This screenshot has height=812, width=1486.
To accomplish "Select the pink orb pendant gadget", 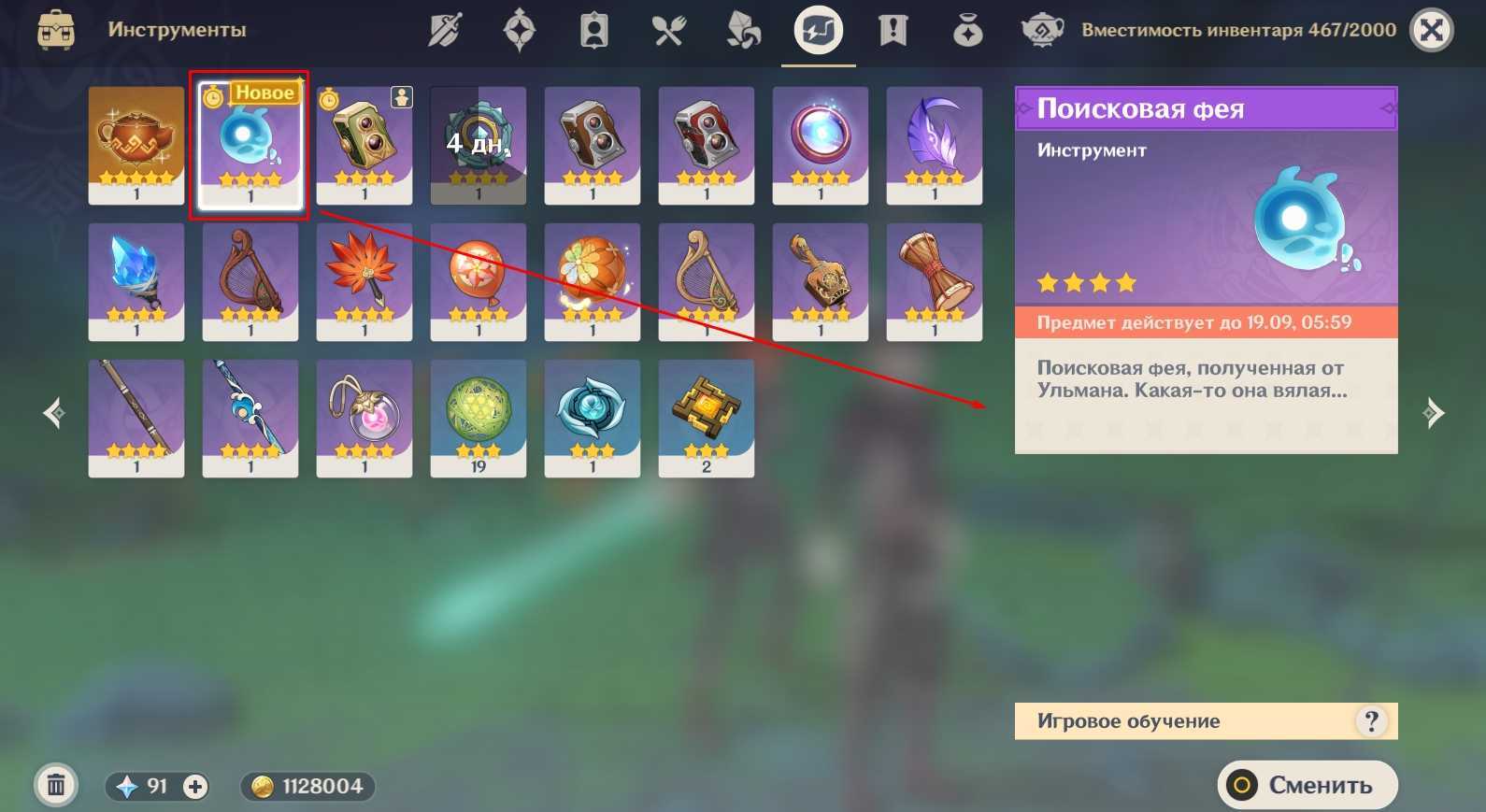I will [x=364, y=418].
